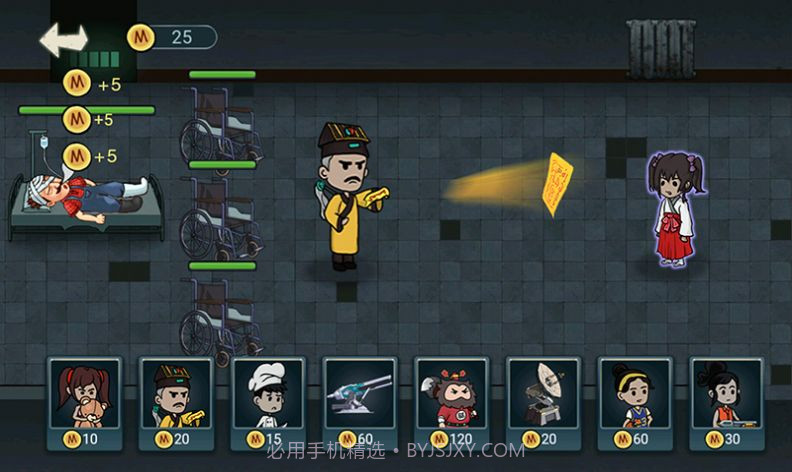Select the cannon turret card costing 60
This screenshot has height=472, width=792.
pos(360,402)
